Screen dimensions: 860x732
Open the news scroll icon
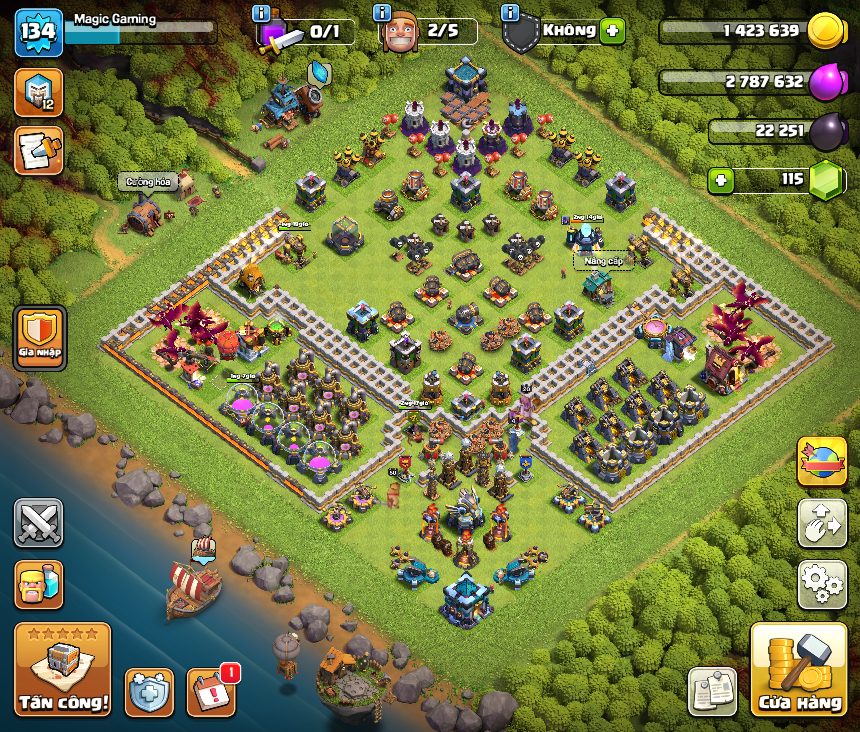click(39, 150)
